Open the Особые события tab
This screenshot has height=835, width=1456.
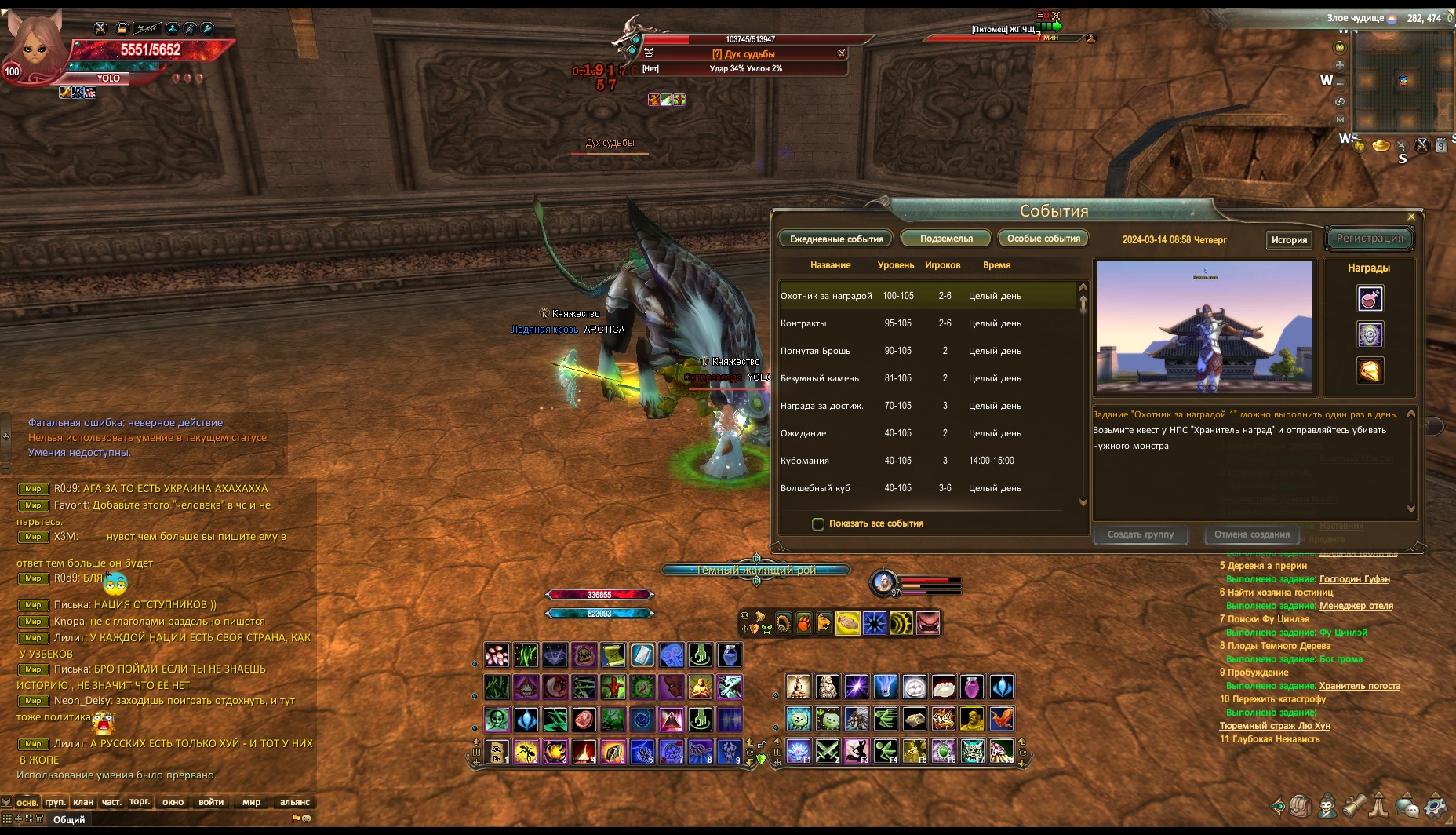coord(1043,239)
